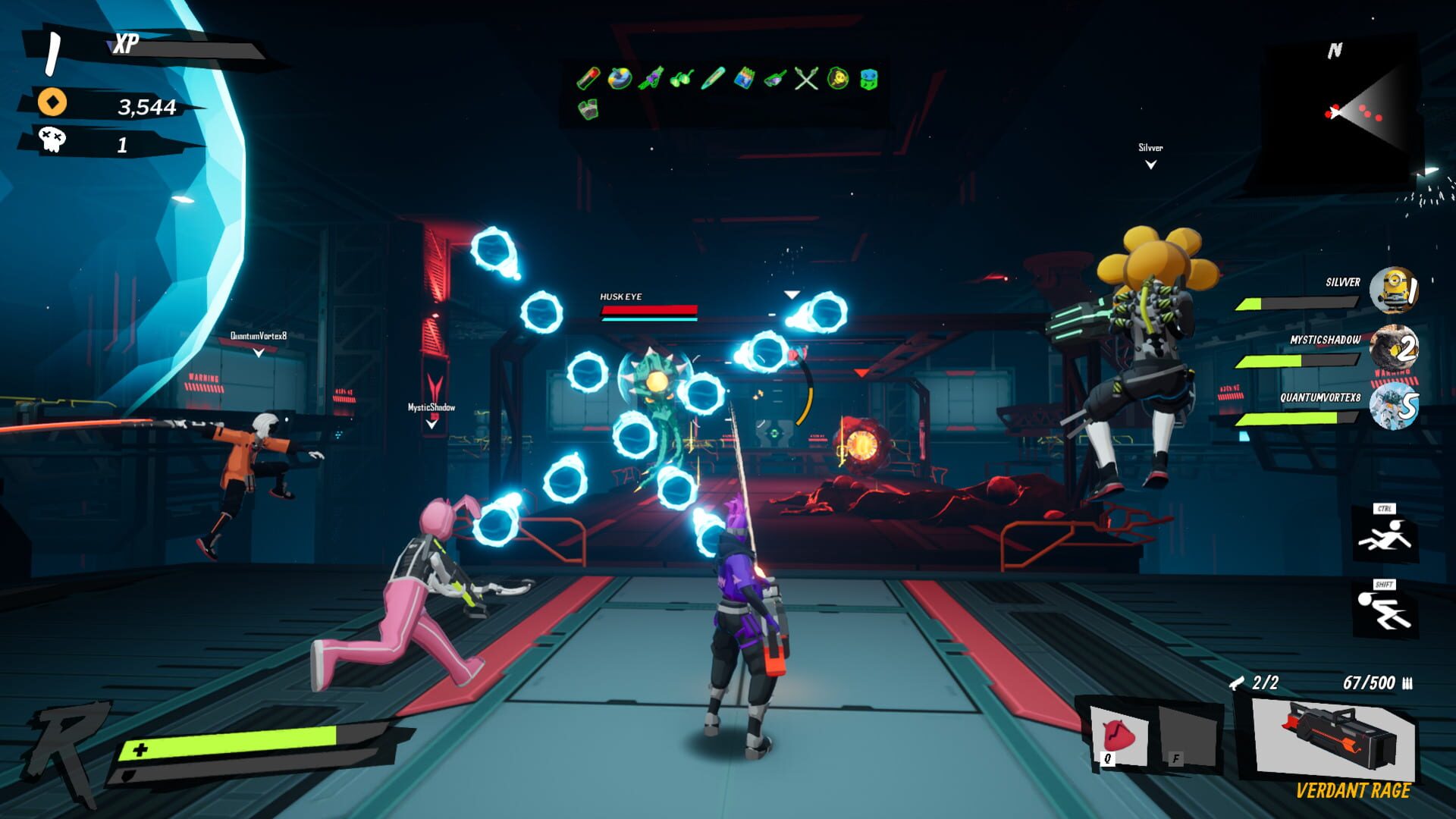This screenshot has width=1456, height=819.
Task: Select the crossed swords icon in the item tray
Action: (x=805, y=78)
